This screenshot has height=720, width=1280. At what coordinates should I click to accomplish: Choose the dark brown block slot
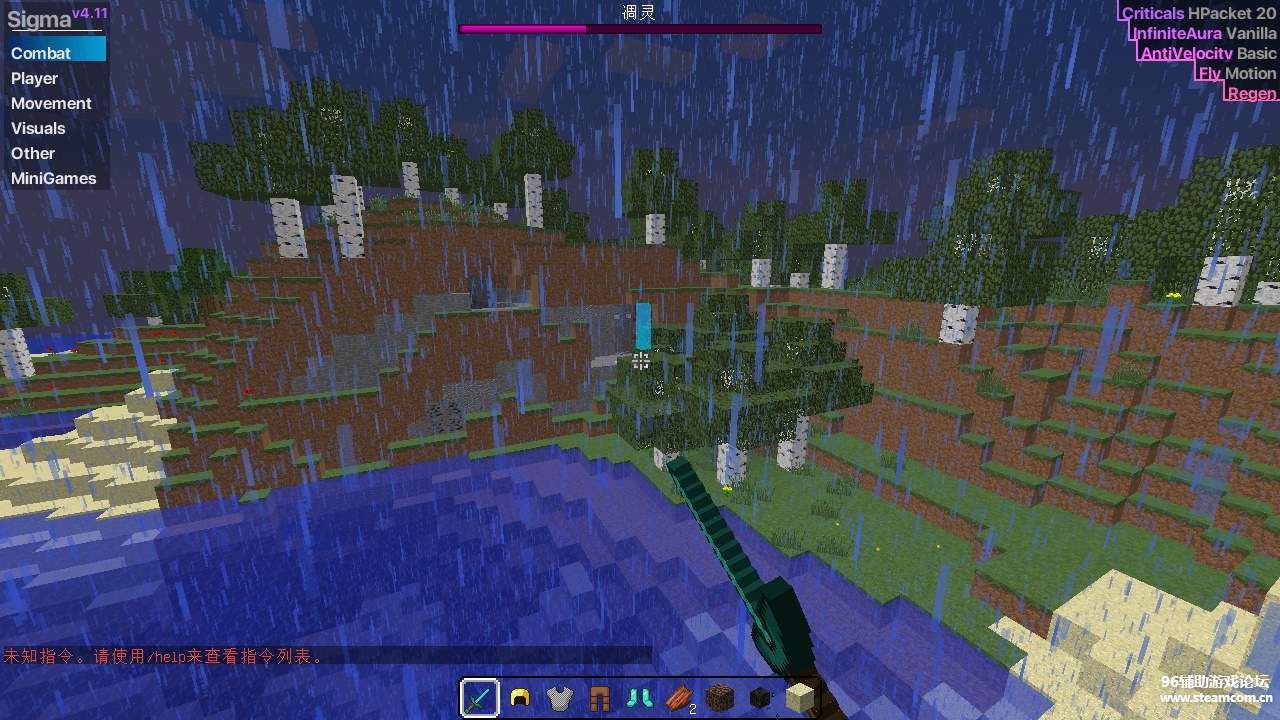719,697
